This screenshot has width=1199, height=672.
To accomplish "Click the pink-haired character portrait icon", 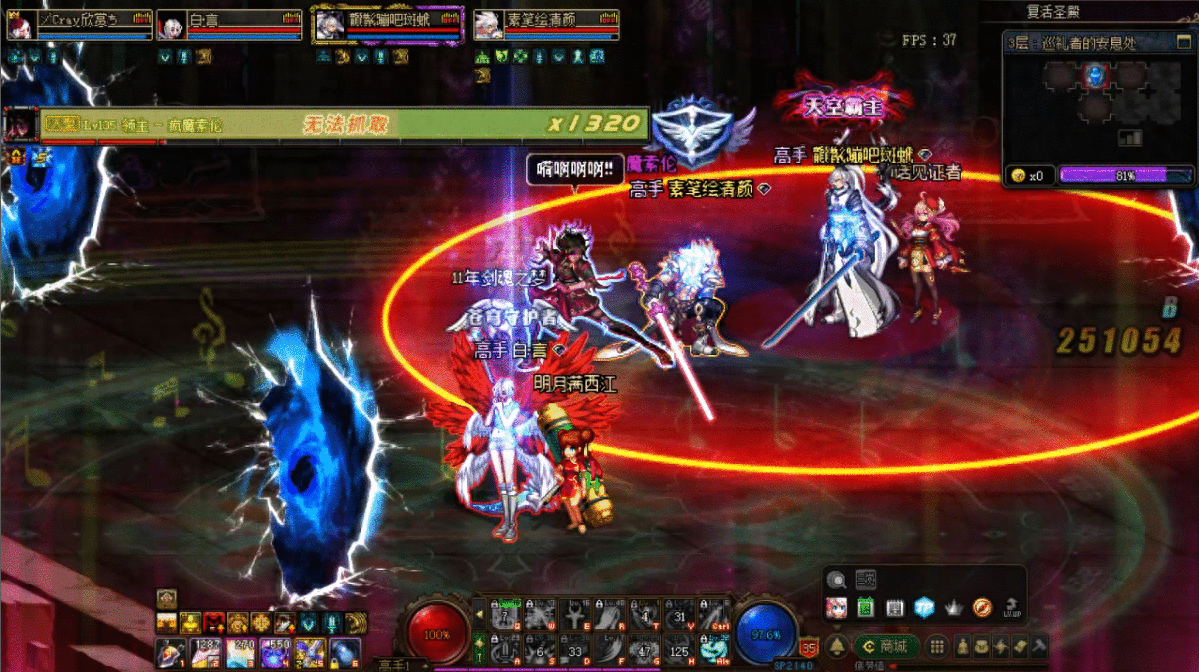I will click(x=837, y=607).
